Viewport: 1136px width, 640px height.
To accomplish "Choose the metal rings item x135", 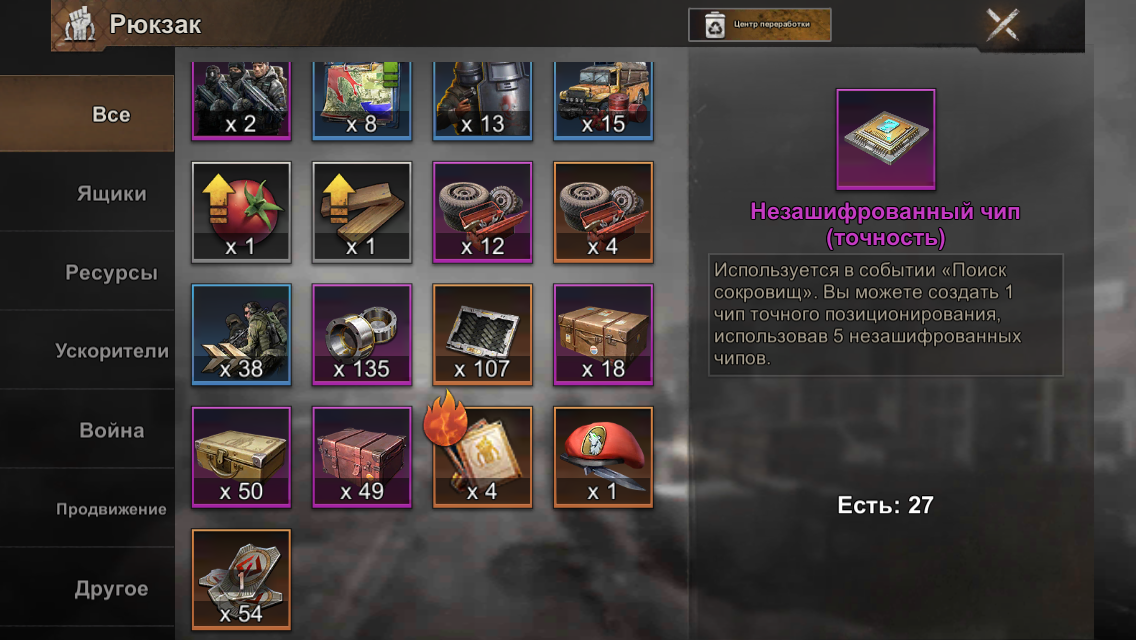I will point(362,334).
